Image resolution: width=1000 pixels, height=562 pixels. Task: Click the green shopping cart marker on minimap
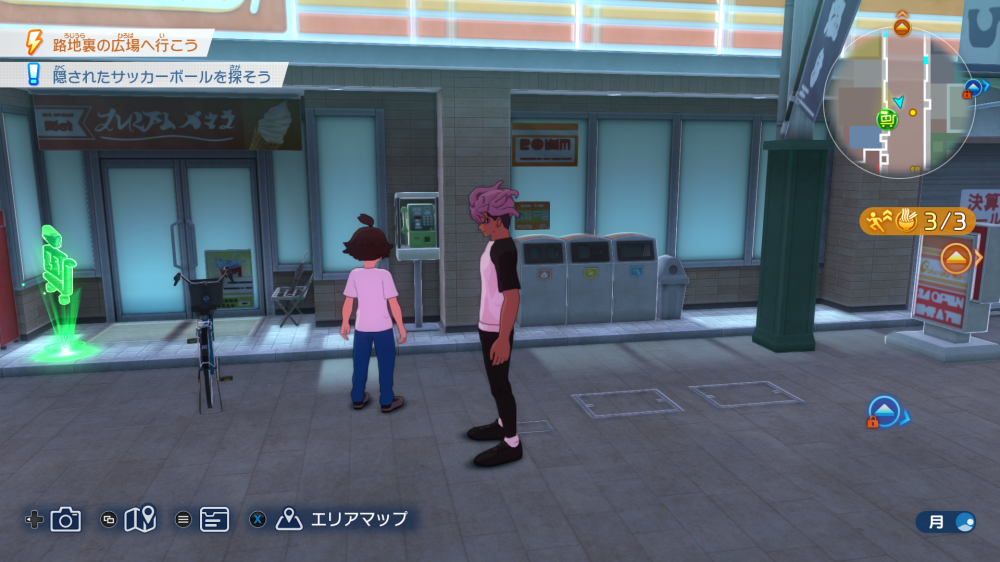(886, 120)
